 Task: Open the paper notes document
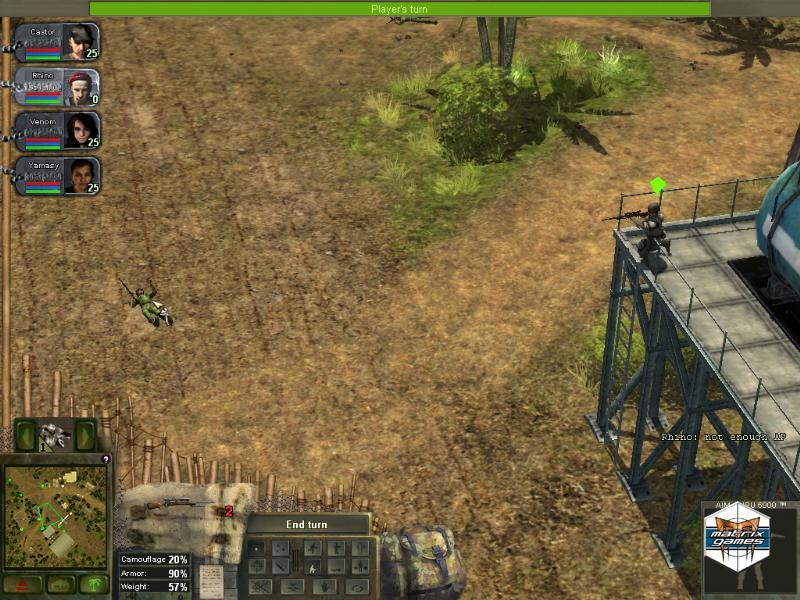point(211,580)
